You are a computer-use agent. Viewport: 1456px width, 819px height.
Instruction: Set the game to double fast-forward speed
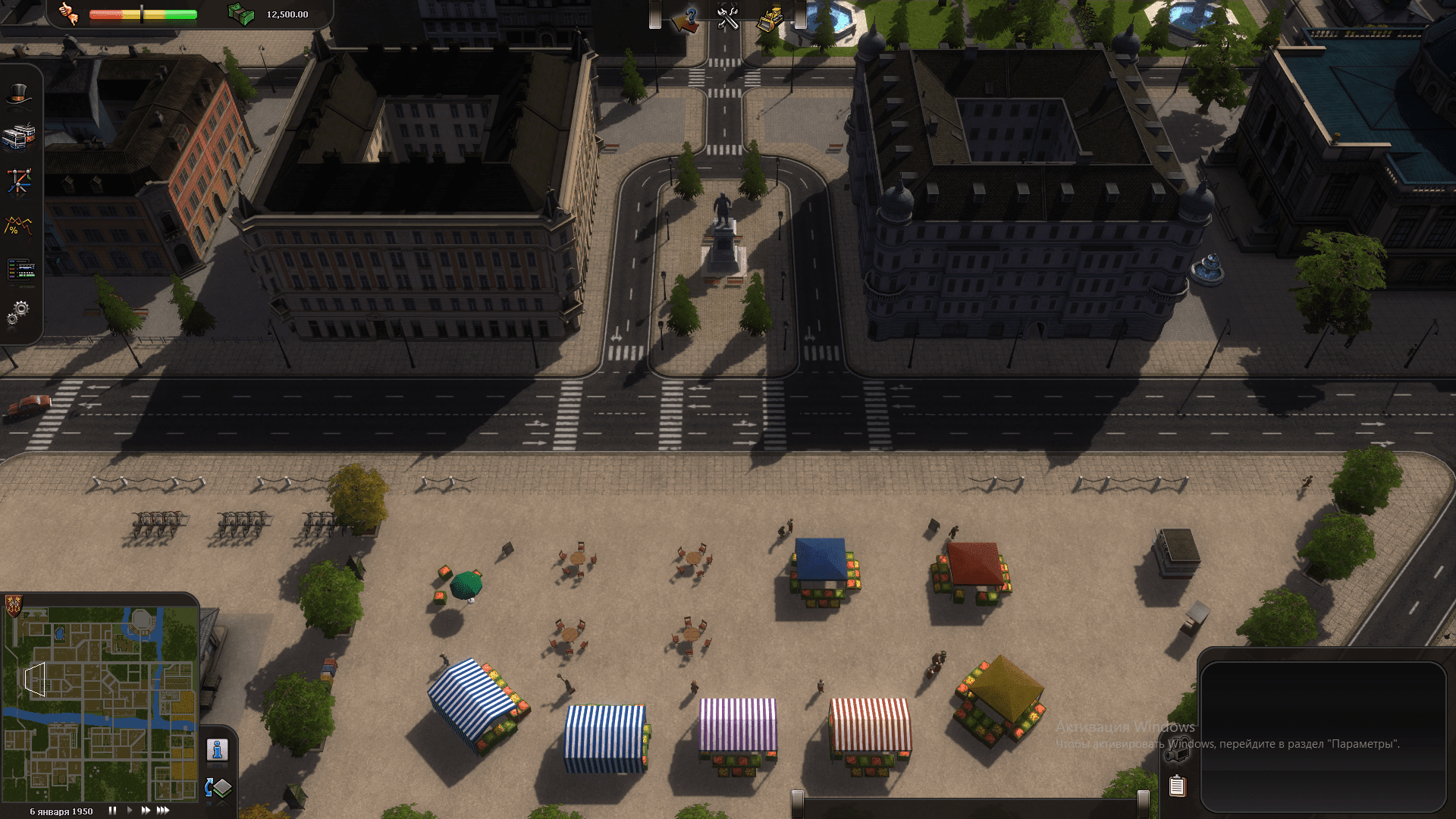click(146, 811)
